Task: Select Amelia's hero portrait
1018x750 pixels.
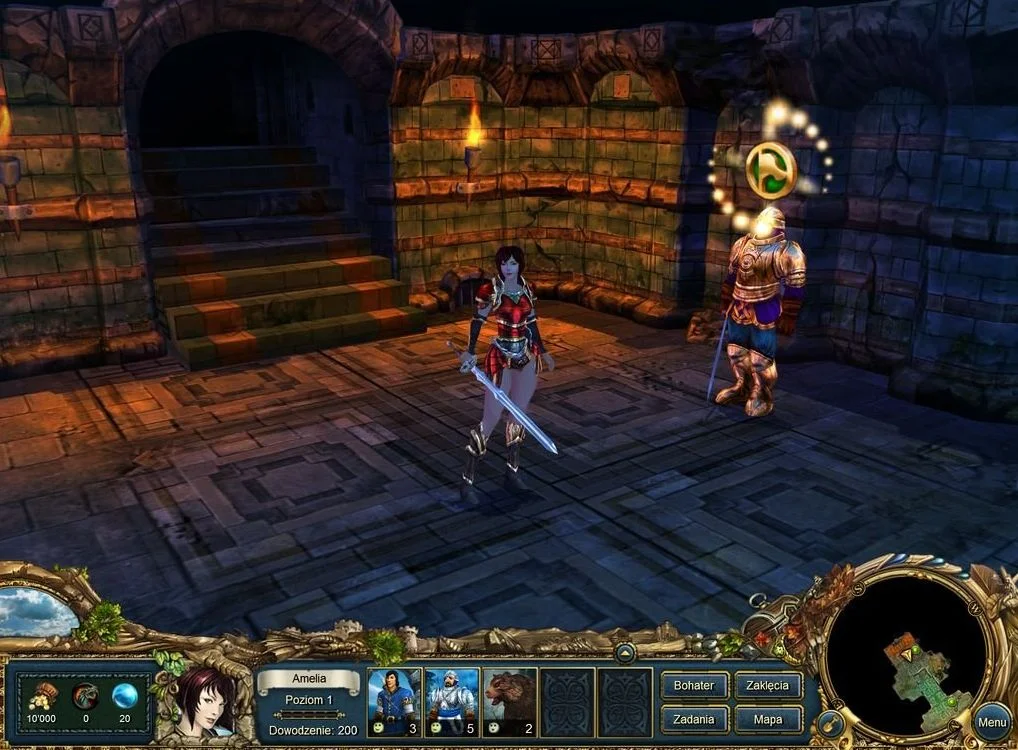Action: [208, 699]
